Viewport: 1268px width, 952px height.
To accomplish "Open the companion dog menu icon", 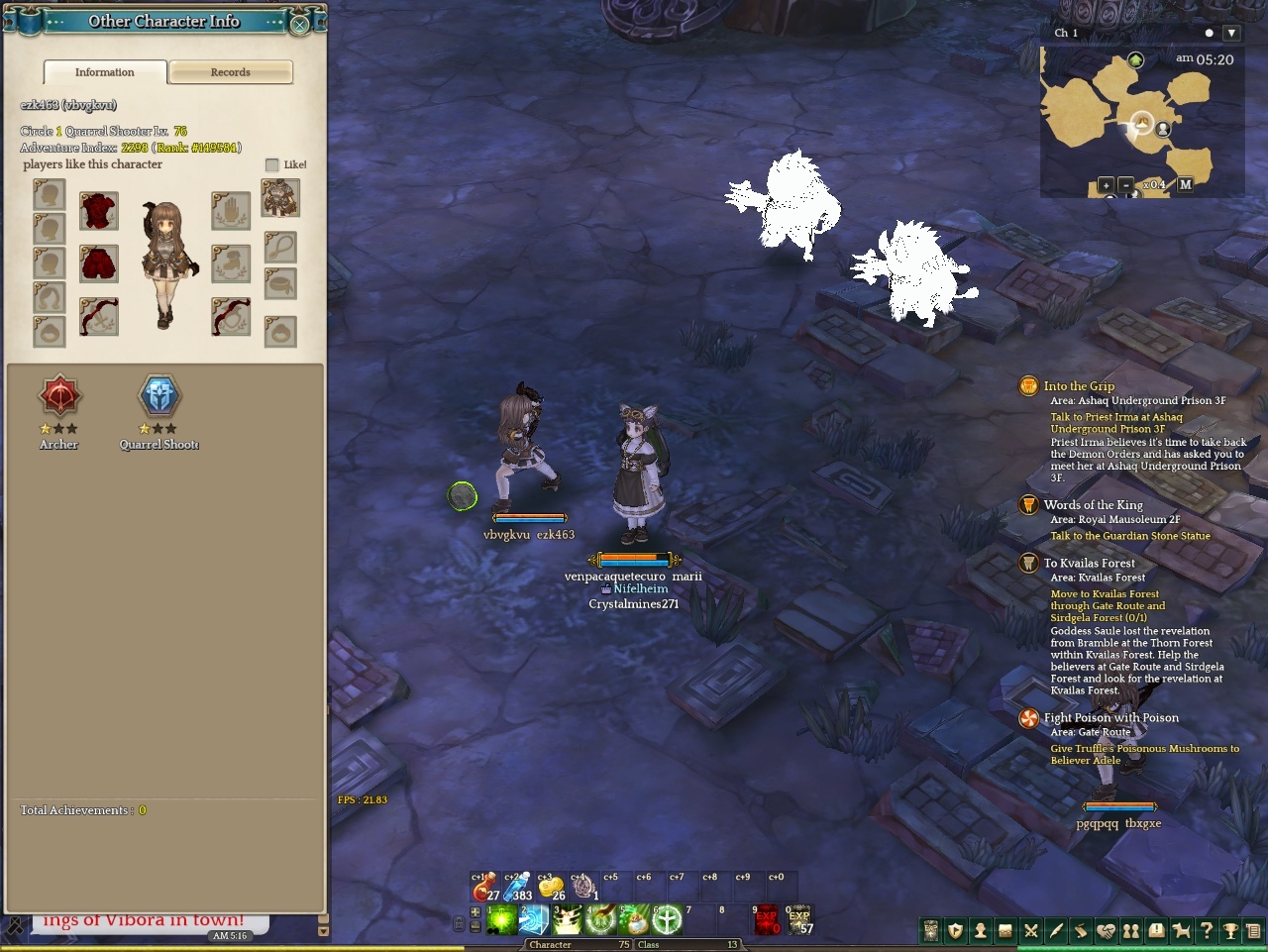I will [x=1181, y=931].
